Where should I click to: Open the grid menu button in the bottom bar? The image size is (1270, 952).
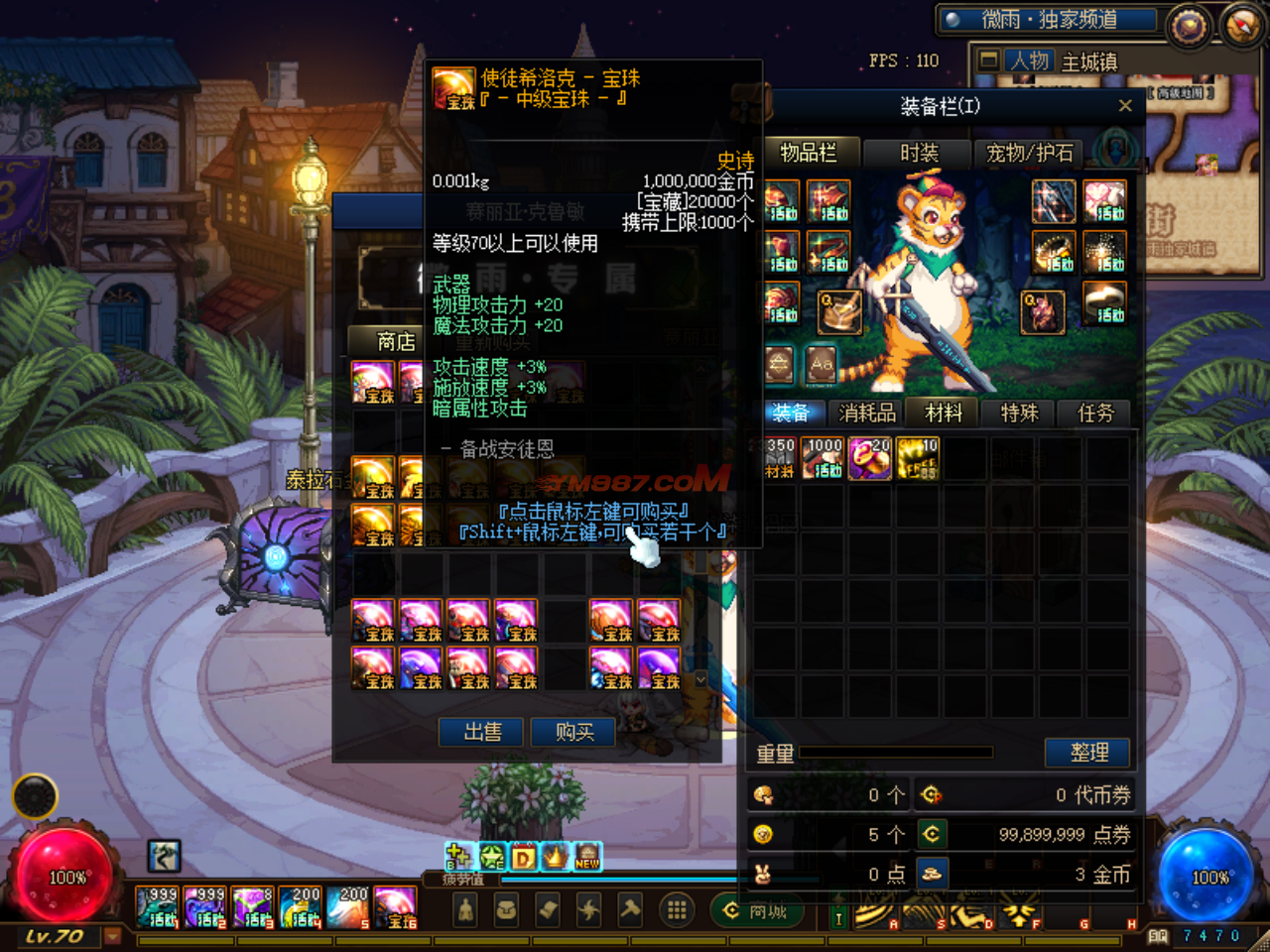click(677, 910)
